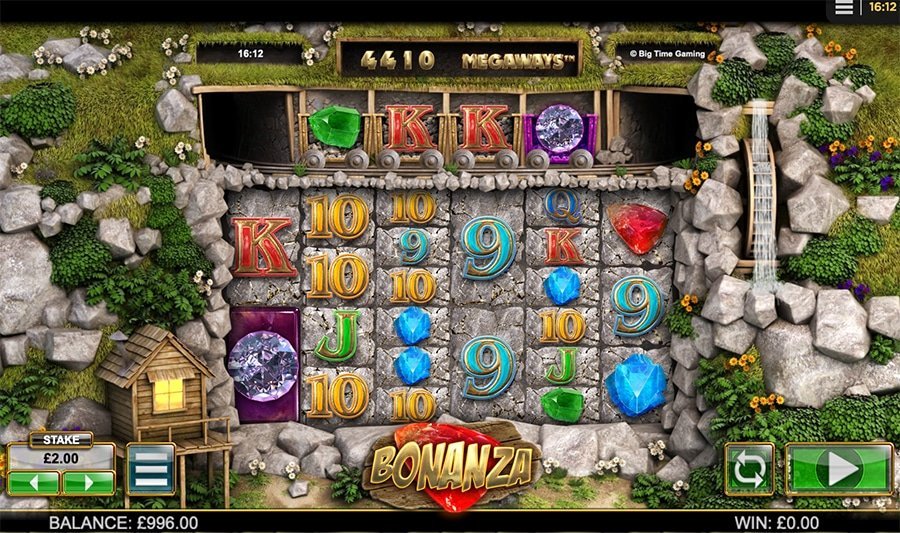
Task: Open the blue game menu button
Action: pos(150,468)
